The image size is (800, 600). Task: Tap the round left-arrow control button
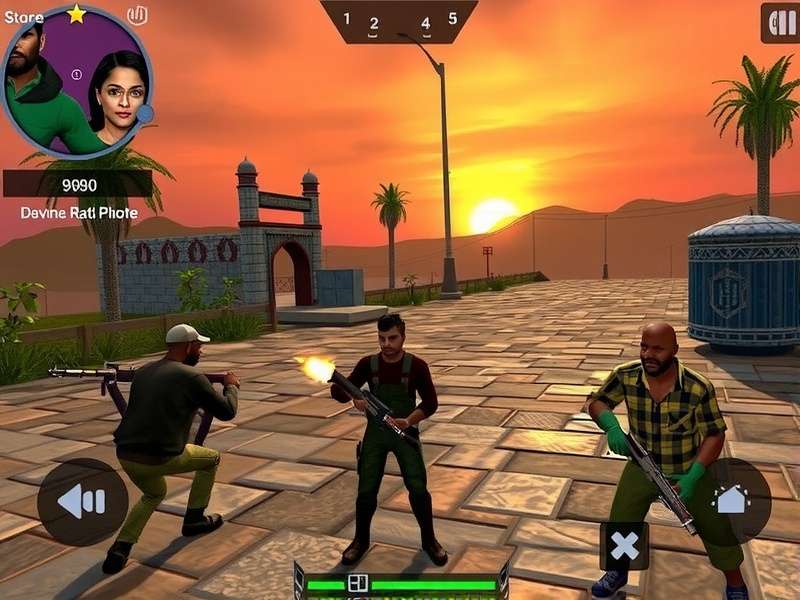tap(83, 501)
